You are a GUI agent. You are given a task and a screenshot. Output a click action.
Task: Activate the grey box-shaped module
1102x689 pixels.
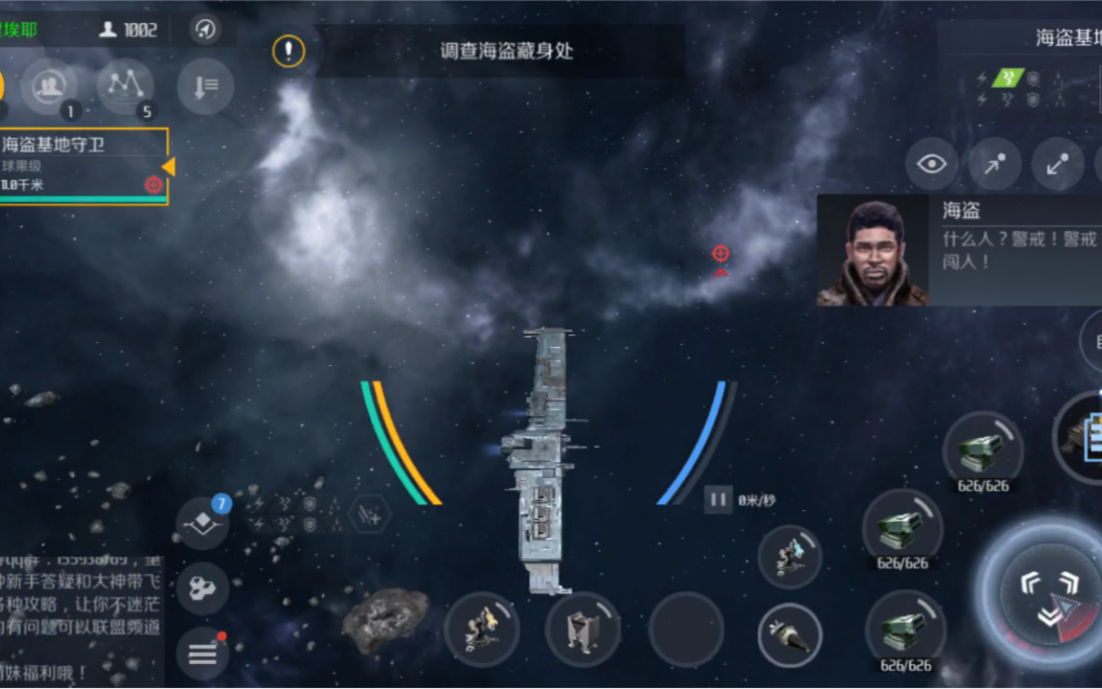[583, 630]
